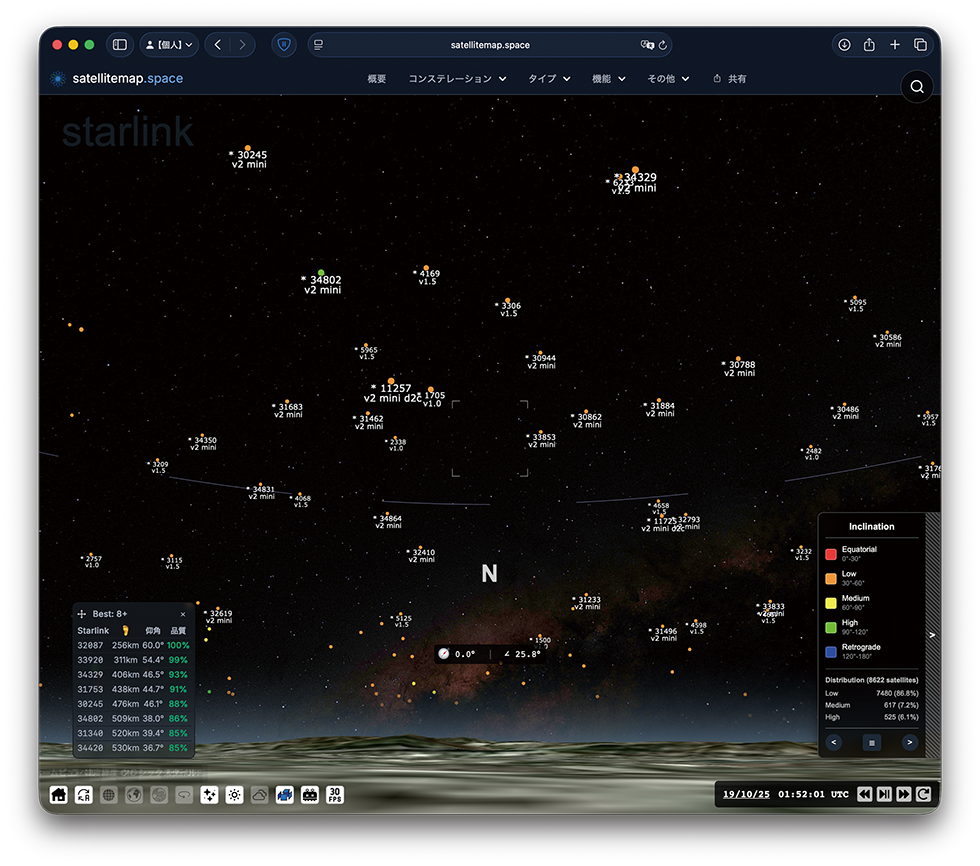Viewport: 980px width, 866px height.
Task: Click the browser address bar
Action: click(x=490, y=45)
